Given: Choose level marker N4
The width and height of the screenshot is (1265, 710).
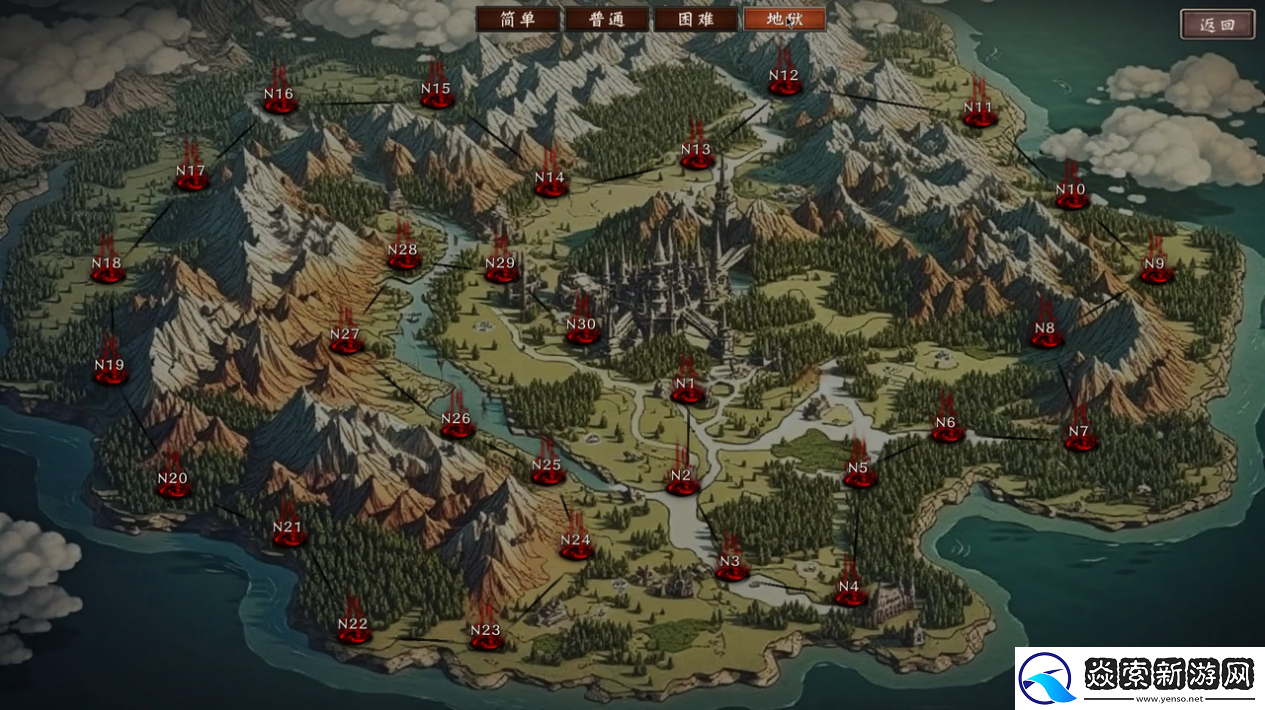Looking at the screenshot, I should 850,590.
